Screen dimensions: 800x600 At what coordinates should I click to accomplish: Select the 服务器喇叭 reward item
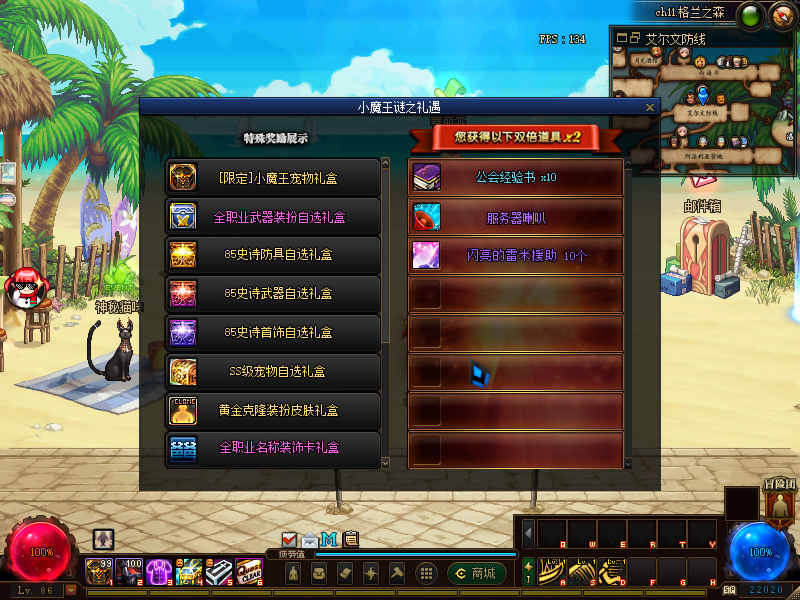pyautogui.click(x=516, y=217)
